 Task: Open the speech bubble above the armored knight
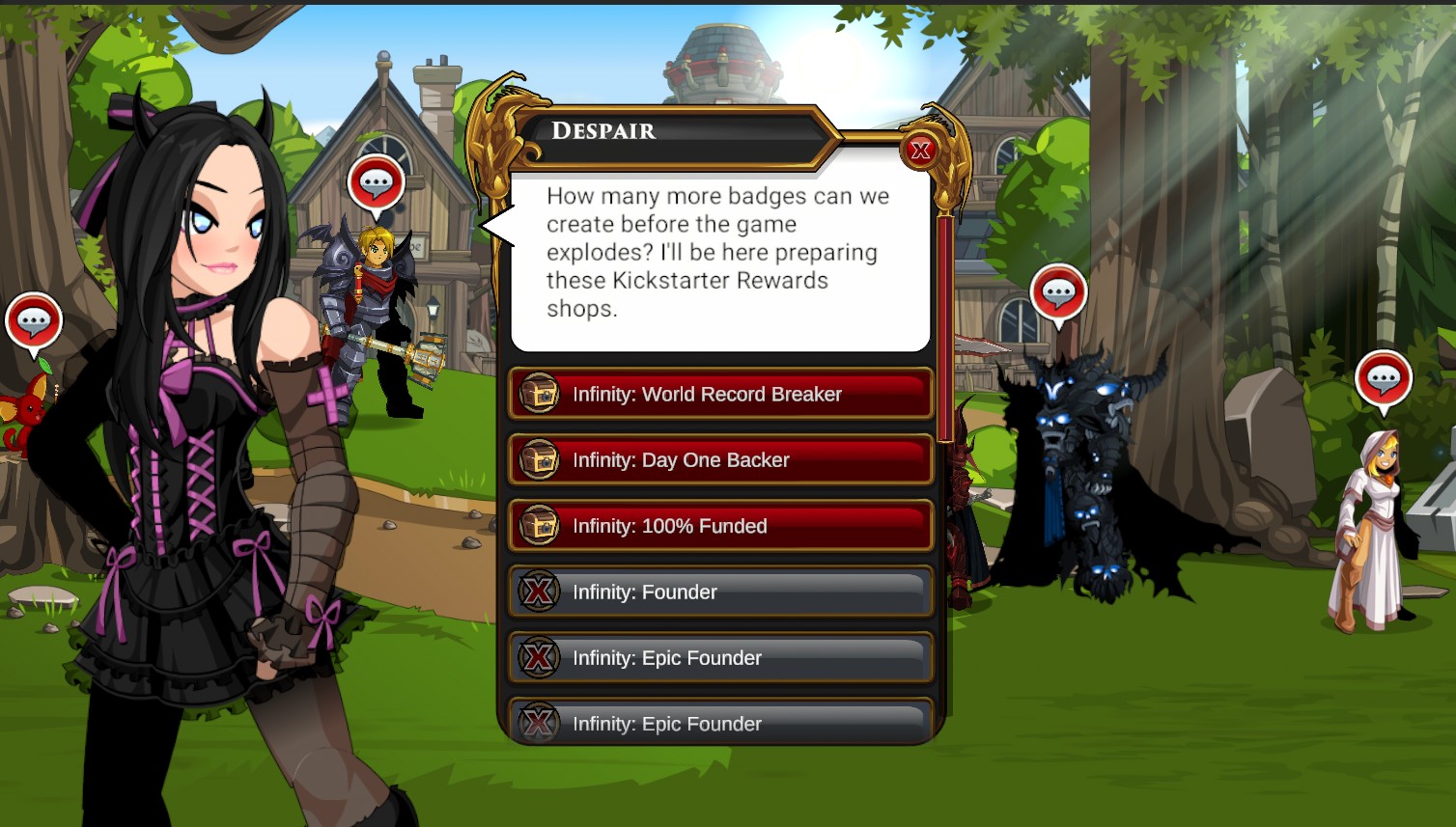coord(377,181)
